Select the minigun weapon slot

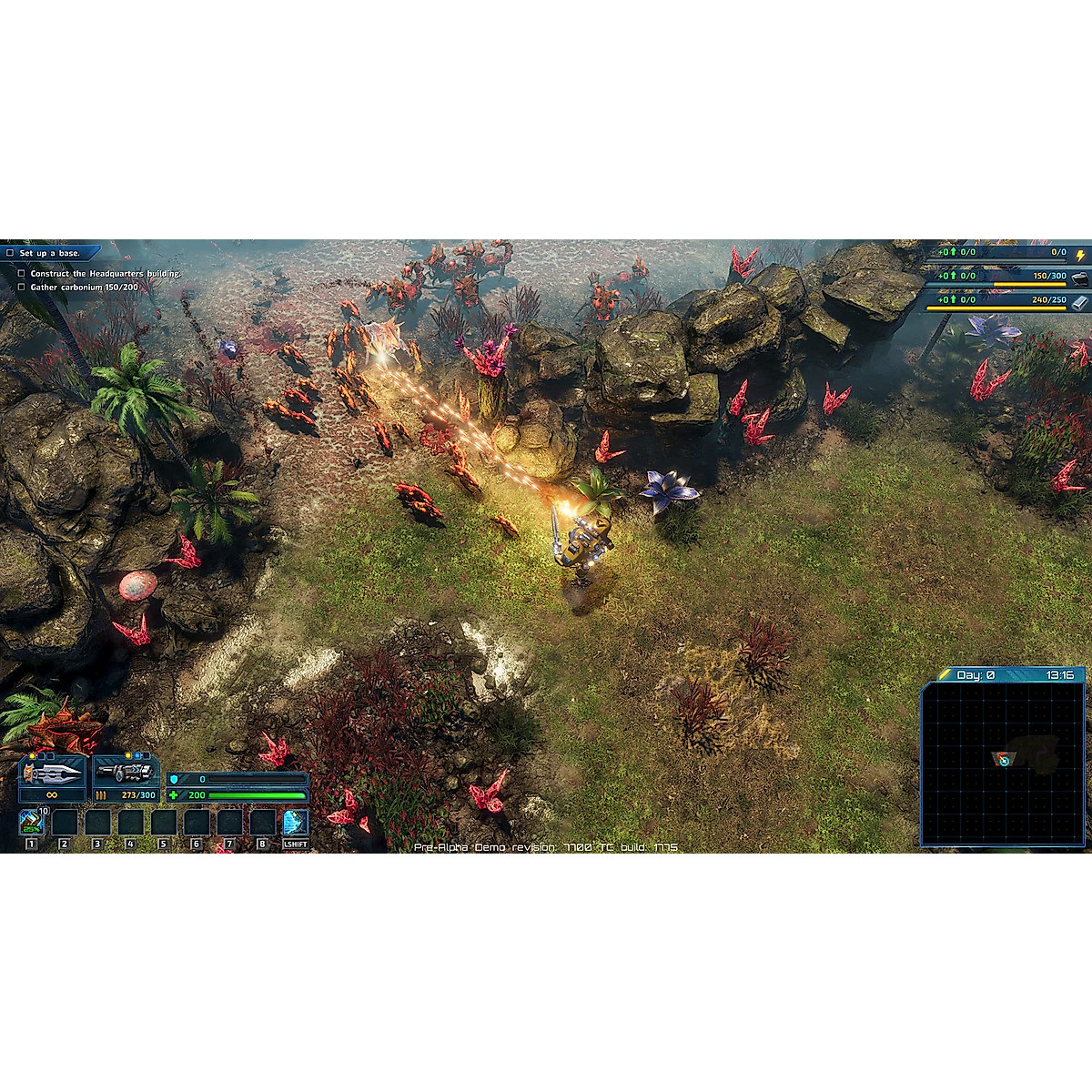(125, 773)
